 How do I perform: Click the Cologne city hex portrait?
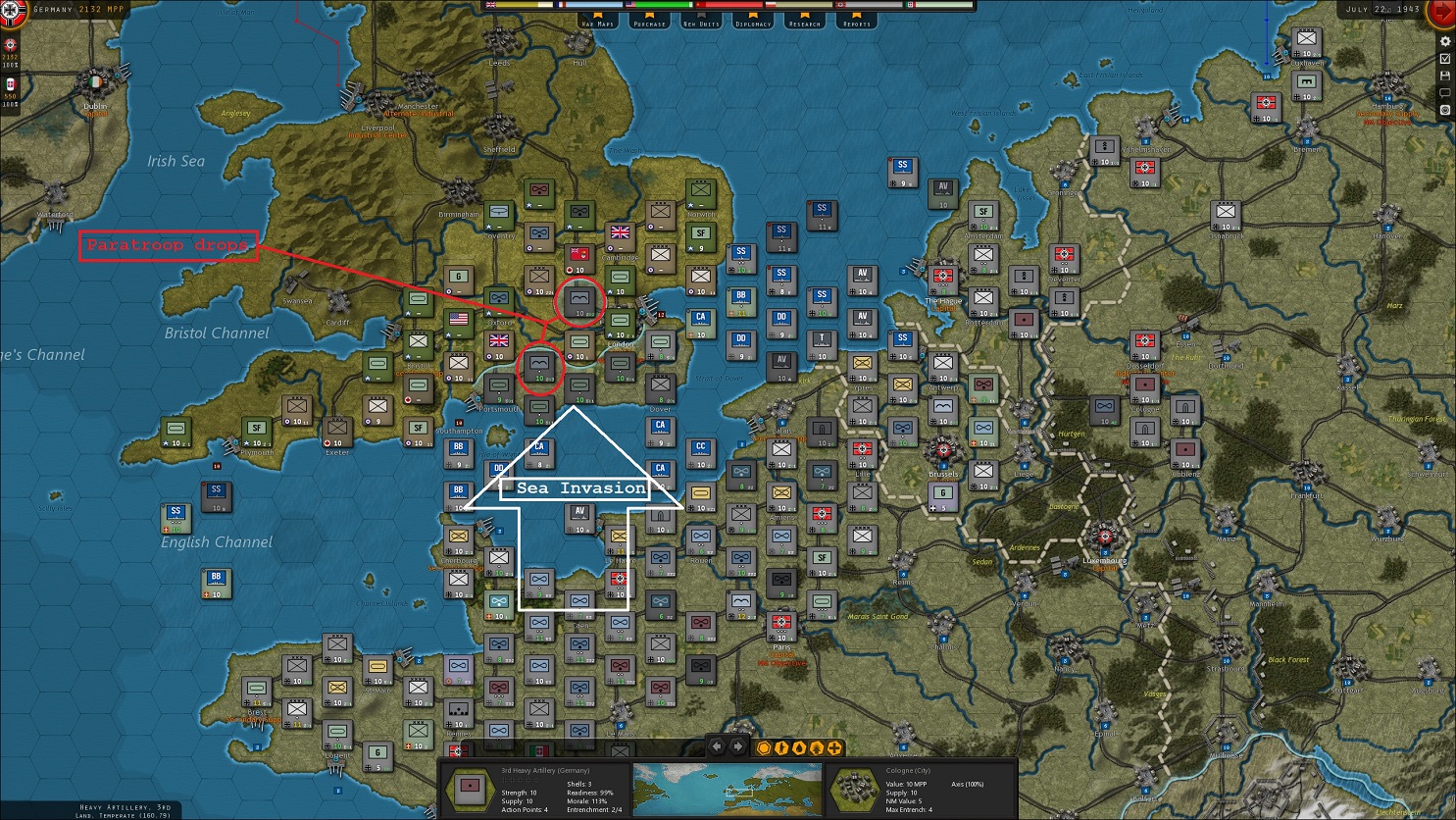click(857, 789)
